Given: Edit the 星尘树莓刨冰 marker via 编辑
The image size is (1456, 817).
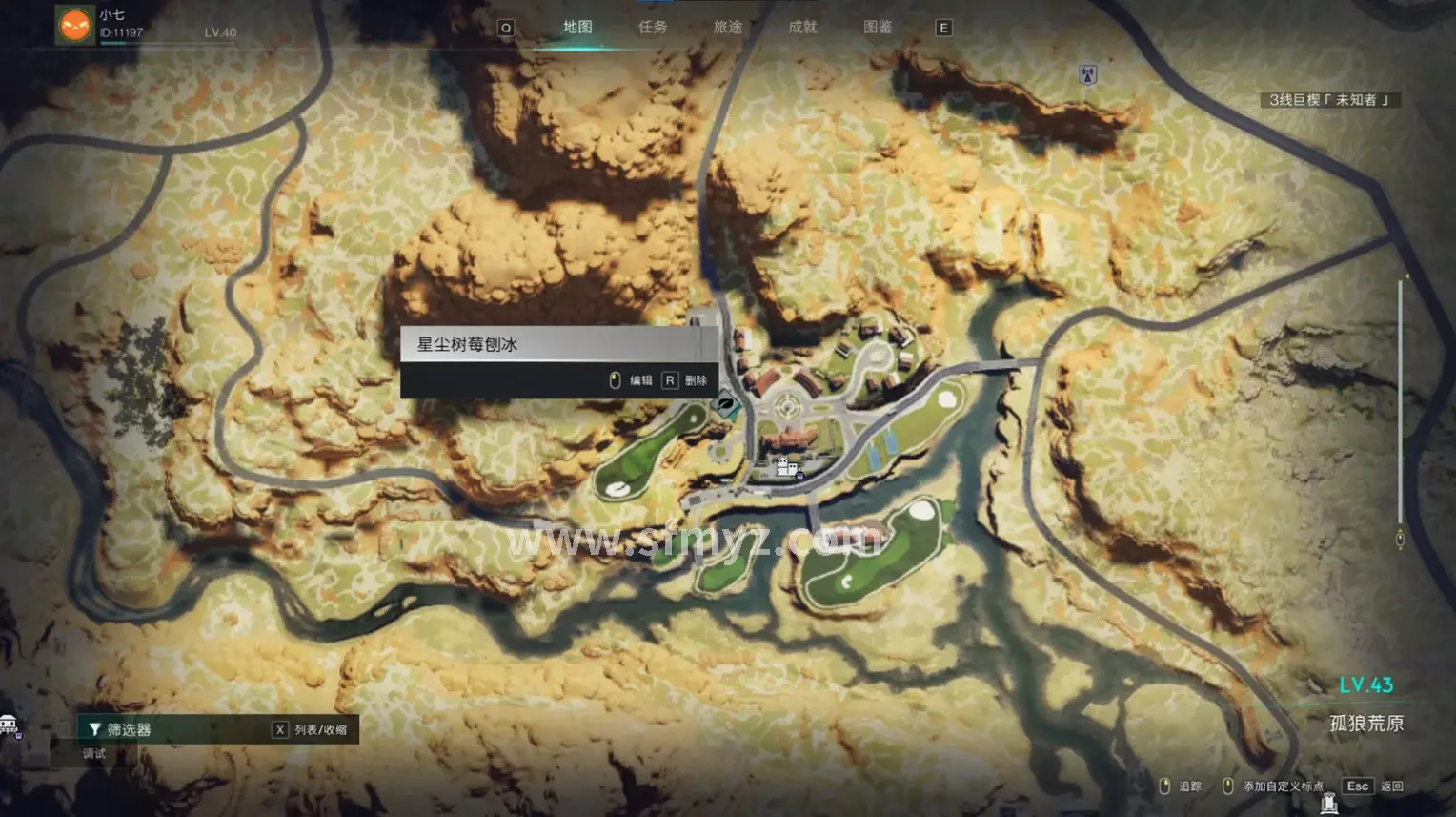Looking at the screenshot, I should (x=632, y=380).
